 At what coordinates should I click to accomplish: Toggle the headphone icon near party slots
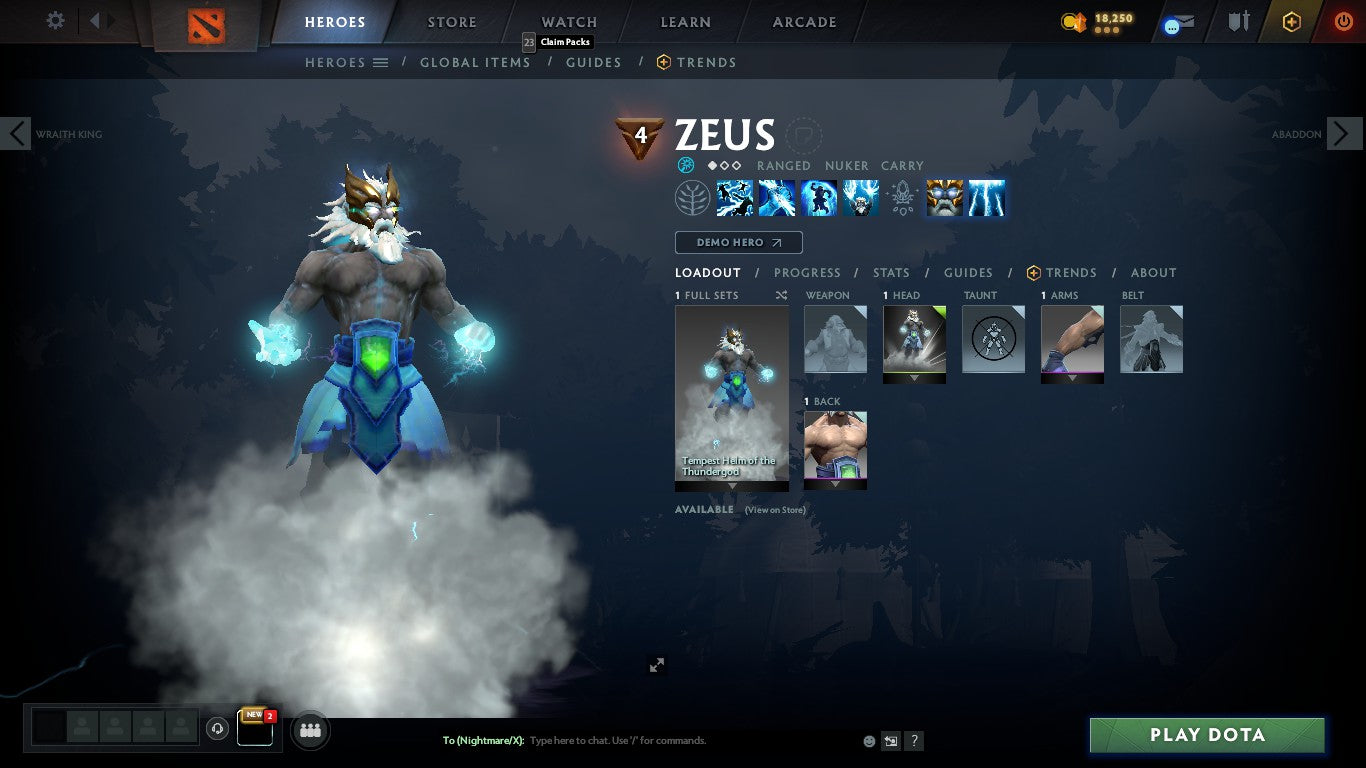coord(218,729)
